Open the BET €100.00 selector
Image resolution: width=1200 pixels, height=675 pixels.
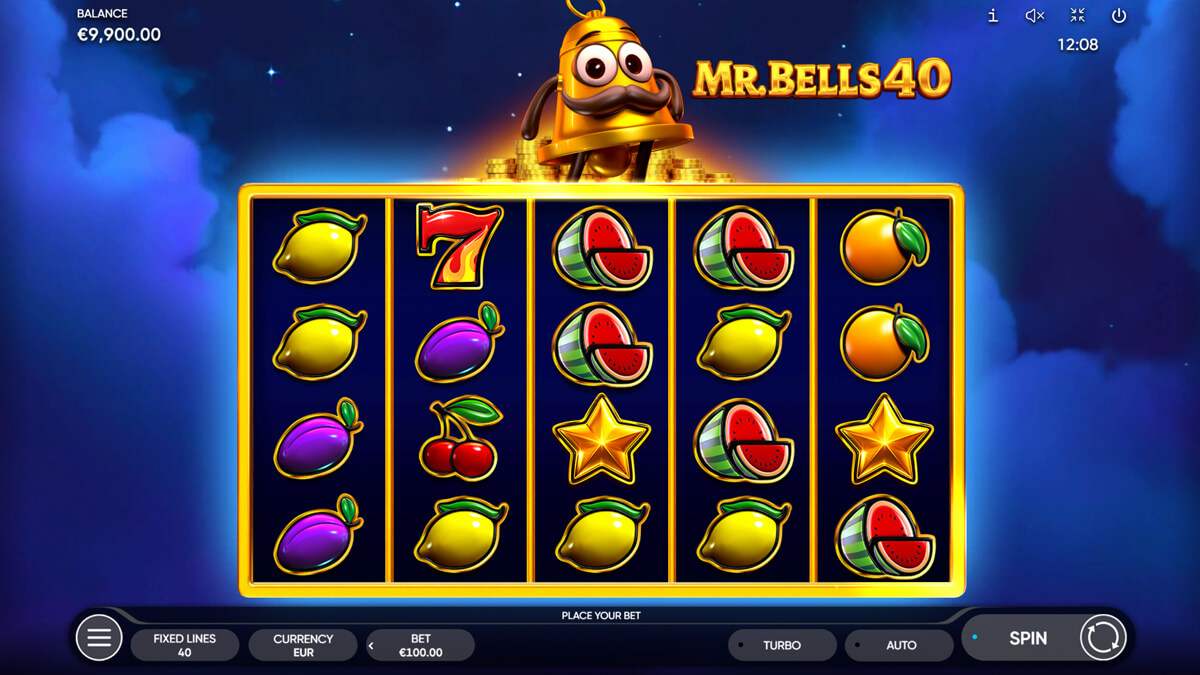[x=421, y=645]
